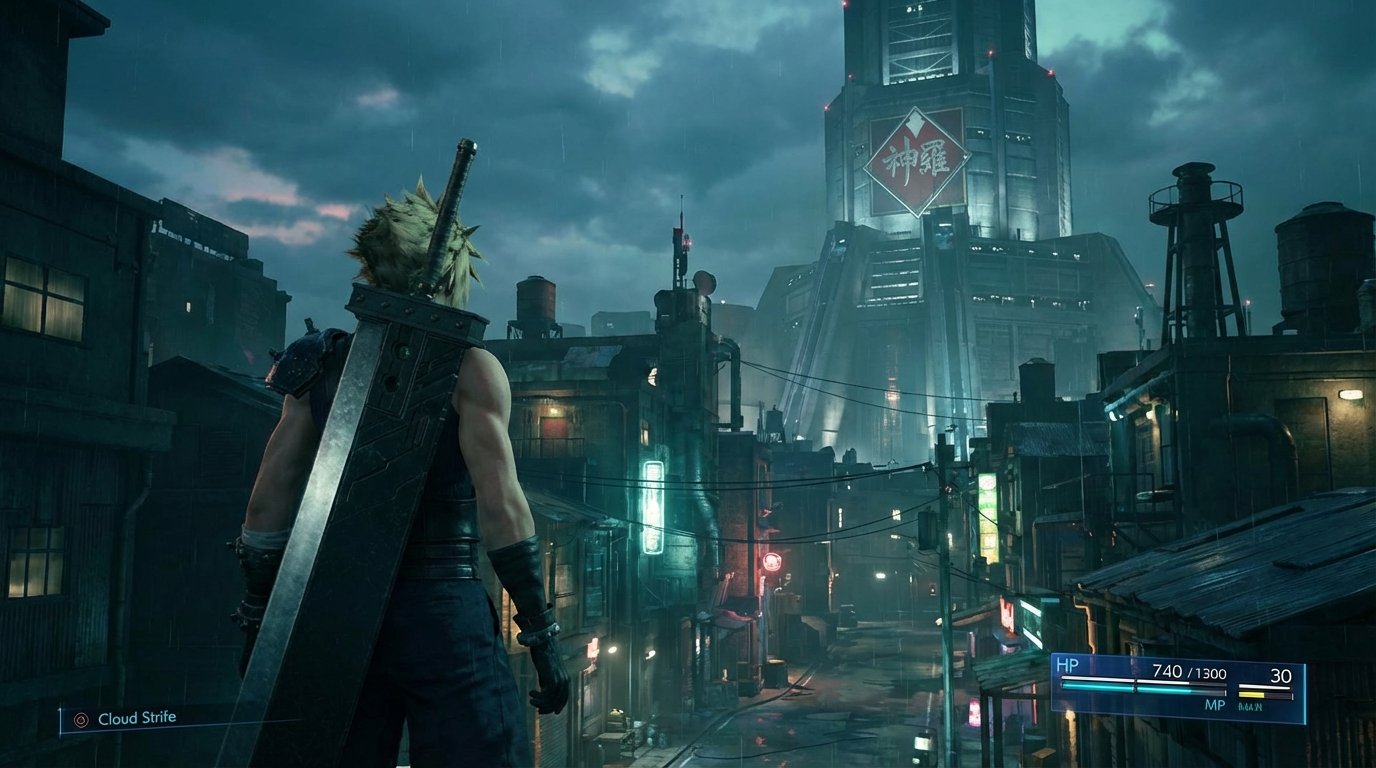This screenshot has width=1376, height=768.
Task: Click the yellow limit gauge bar
Action: click(1251, 694)
